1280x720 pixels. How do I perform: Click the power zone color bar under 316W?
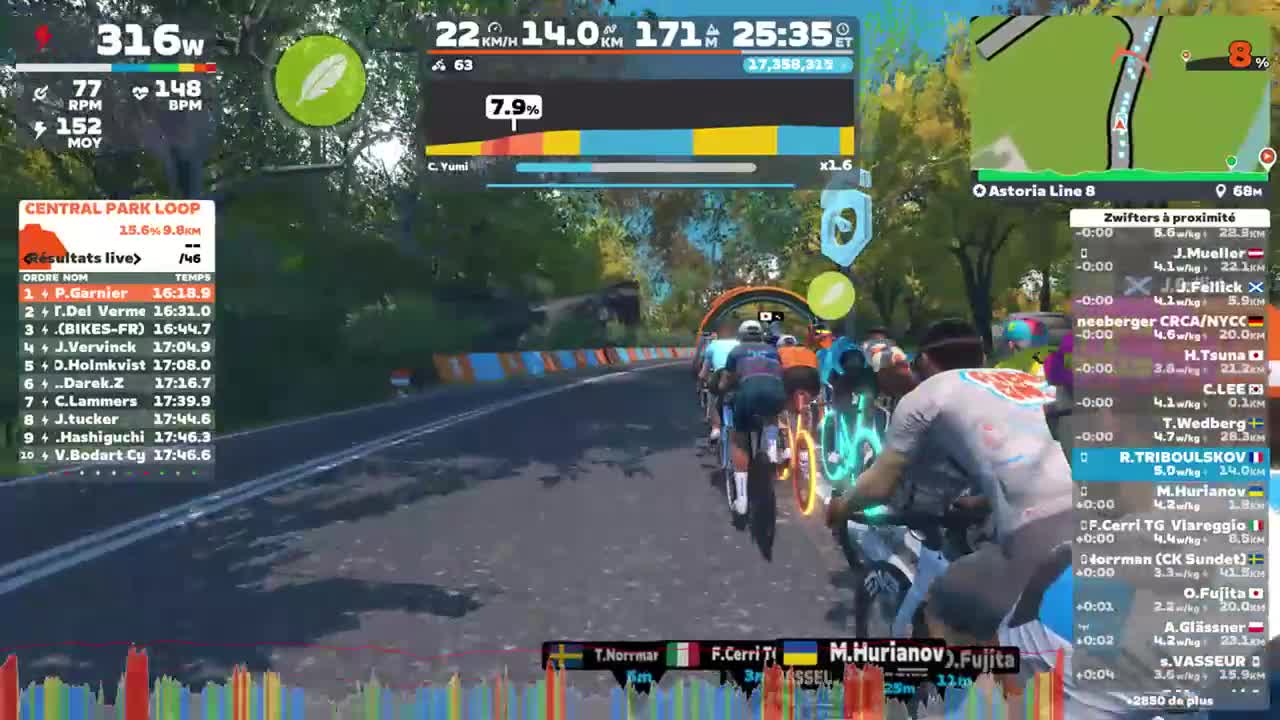pyautogui.click(x=115, y=66)
